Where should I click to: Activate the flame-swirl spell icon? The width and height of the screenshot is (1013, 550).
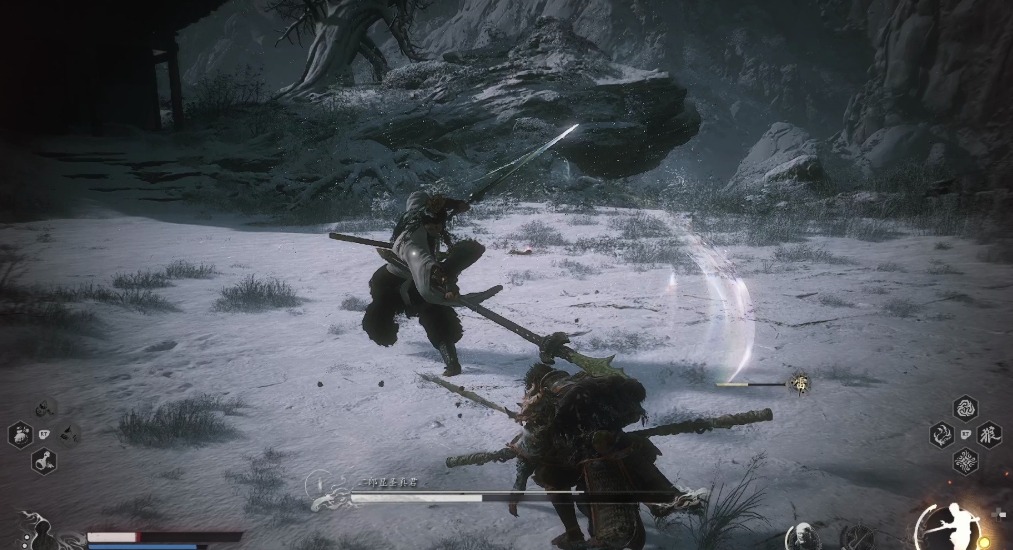(x=940, y=435)
